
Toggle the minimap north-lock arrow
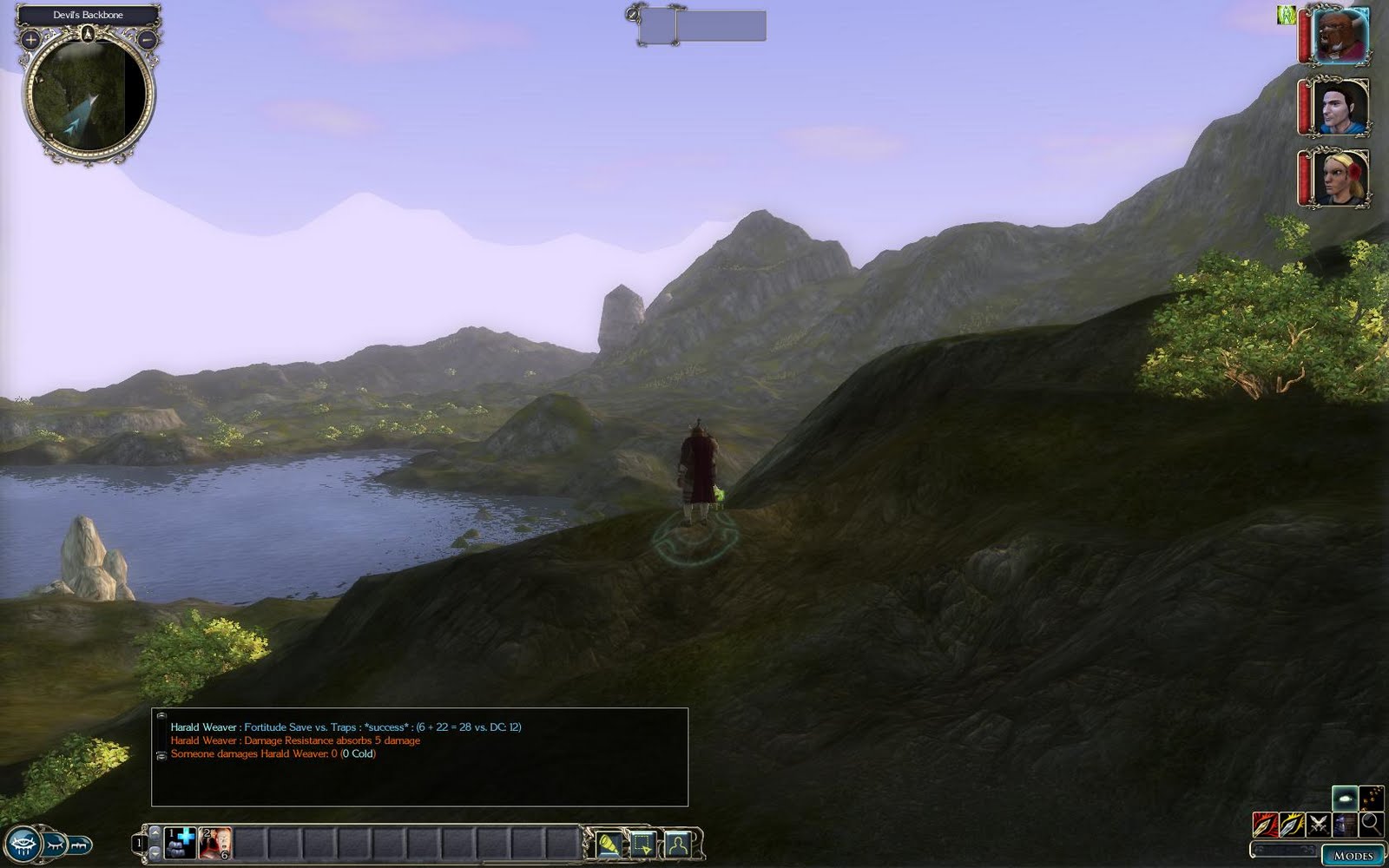click(x=88, y=34)
